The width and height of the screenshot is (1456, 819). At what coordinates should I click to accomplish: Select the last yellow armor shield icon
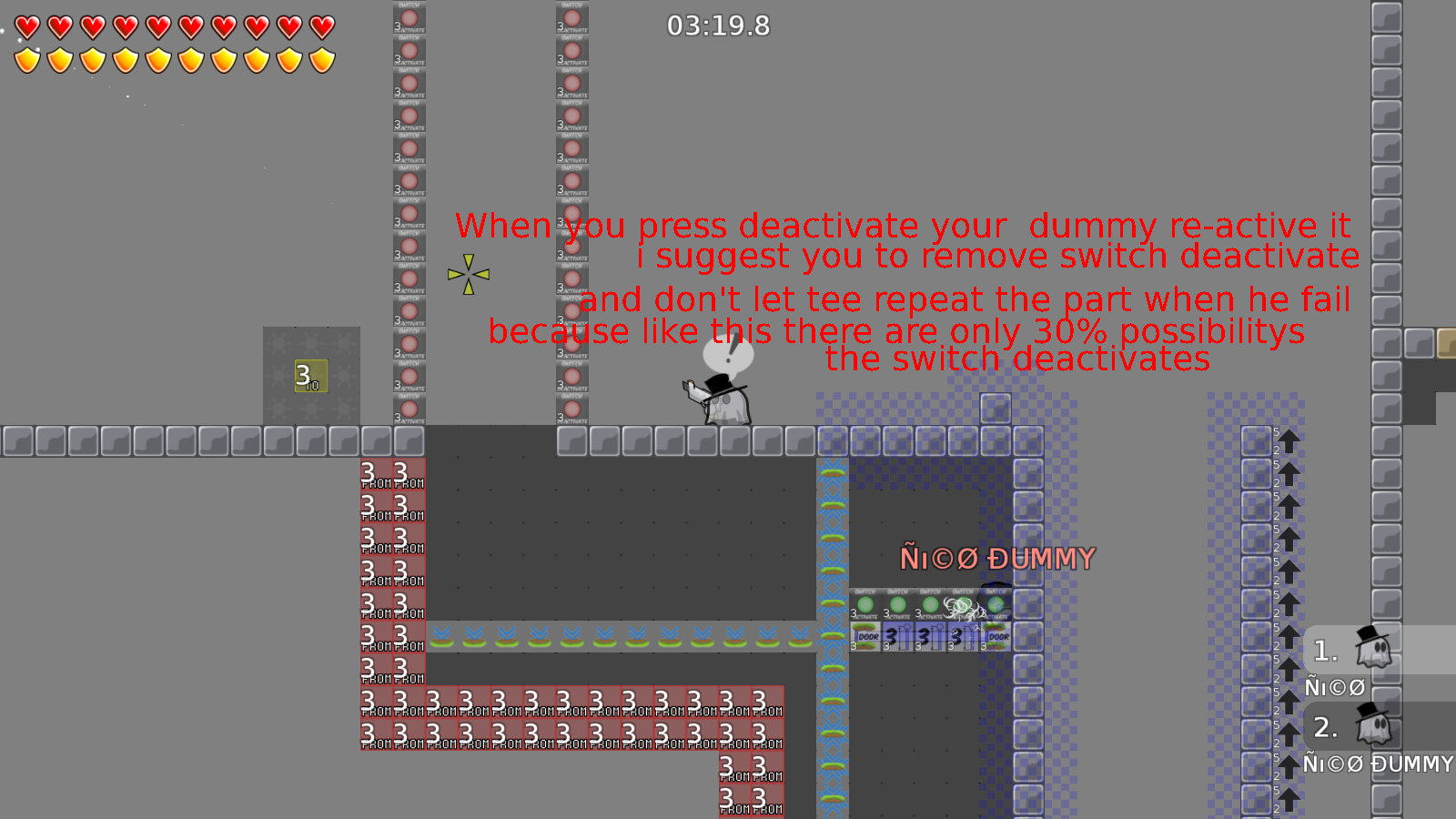click(x=323, y=60)
